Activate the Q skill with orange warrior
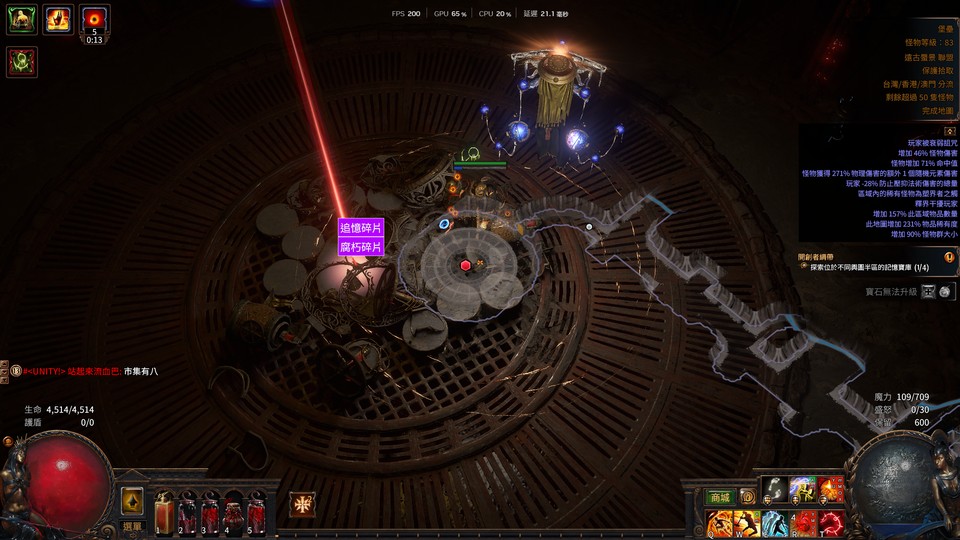This screenshot has height=540, width=960. [x=720, y=523]
